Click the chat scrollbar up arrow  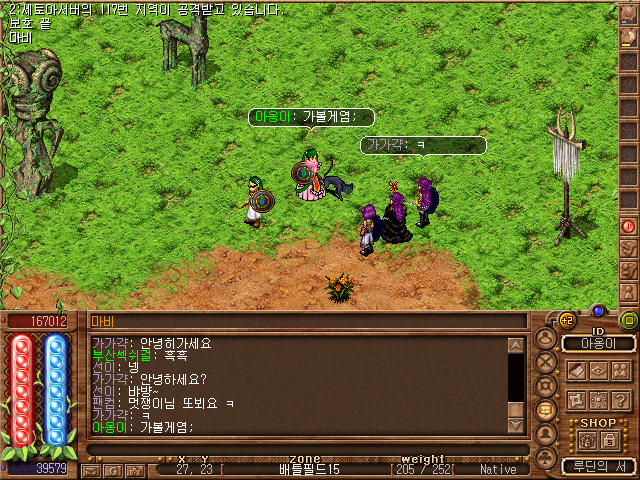point(516,346)
